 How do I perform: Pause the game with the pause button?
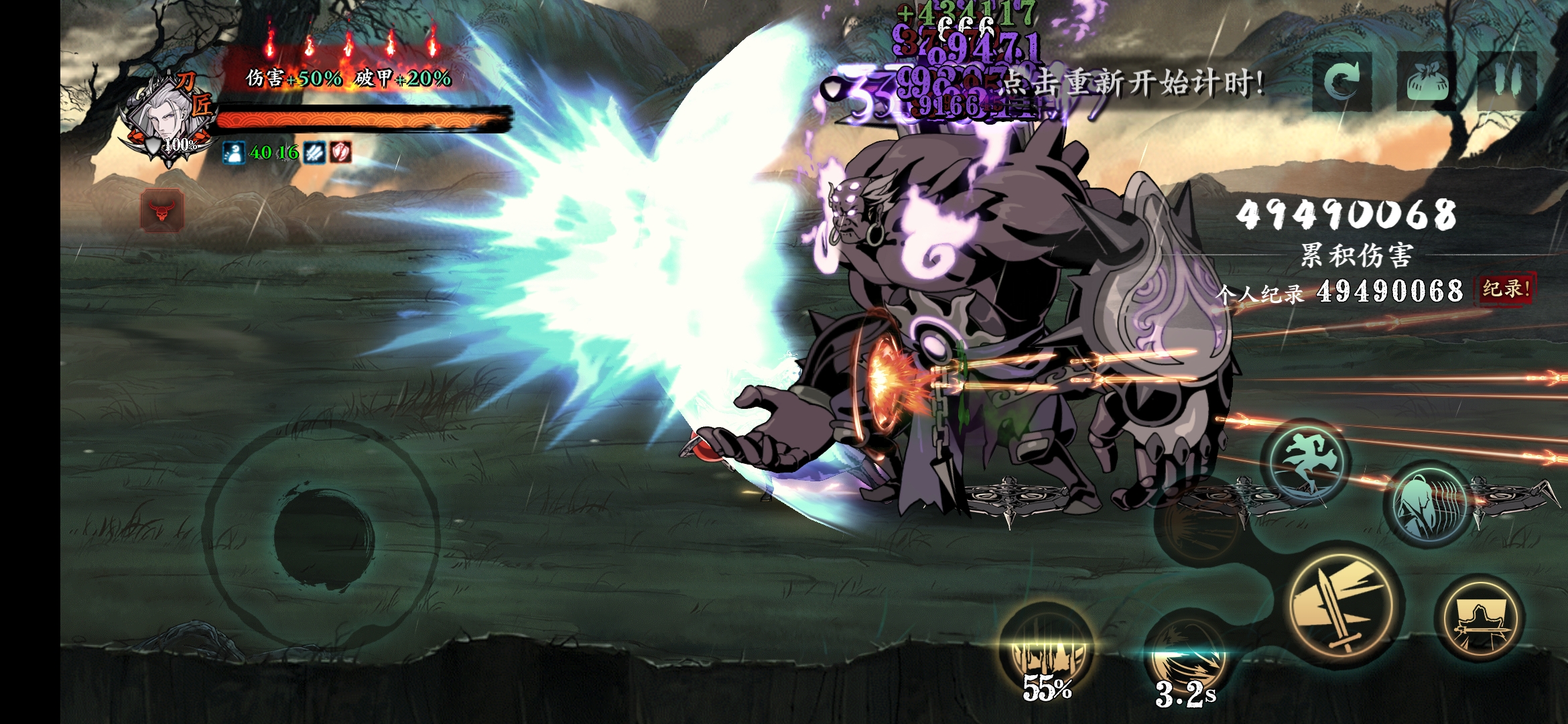[1508, 82]
